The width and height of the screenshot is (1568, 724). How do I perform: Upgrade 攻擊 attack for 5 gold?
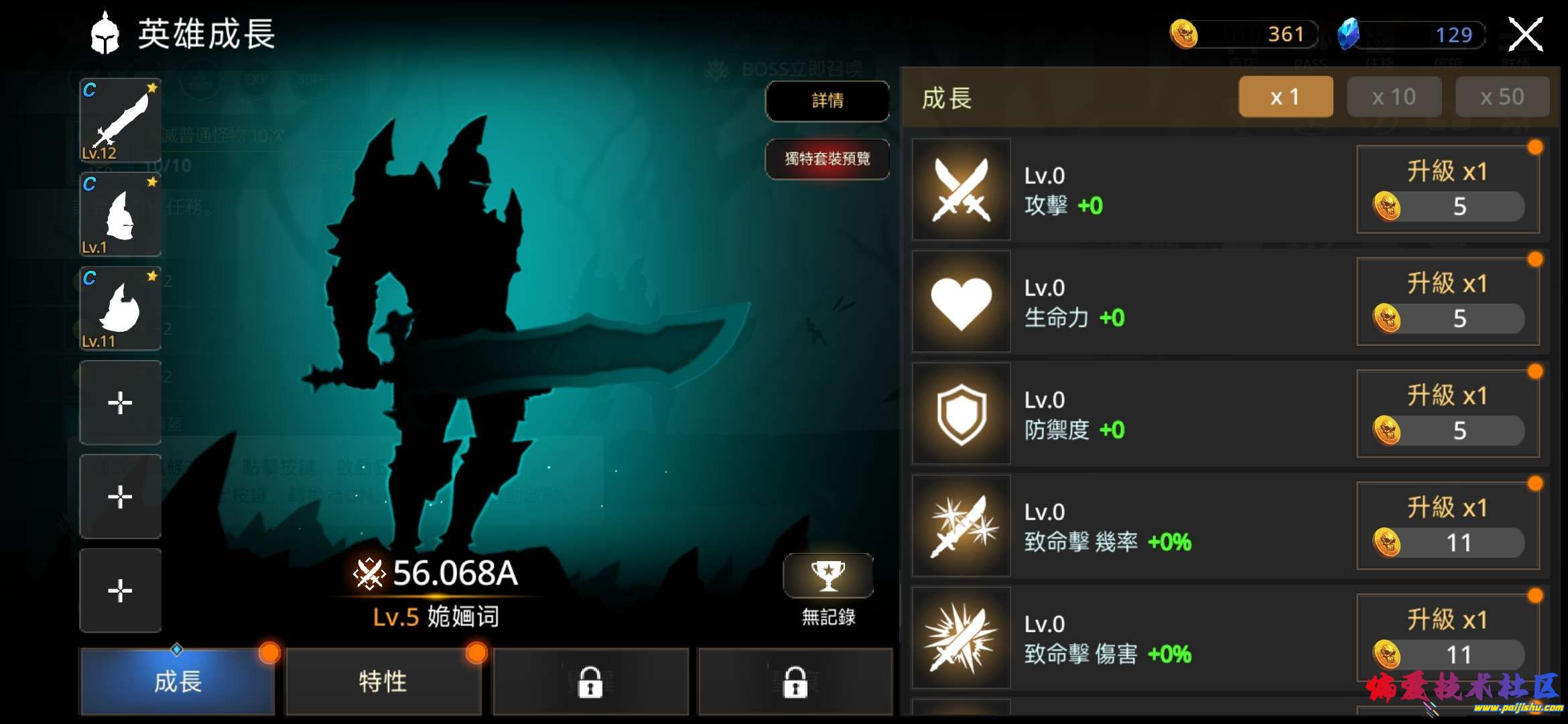click(1447, 190)
